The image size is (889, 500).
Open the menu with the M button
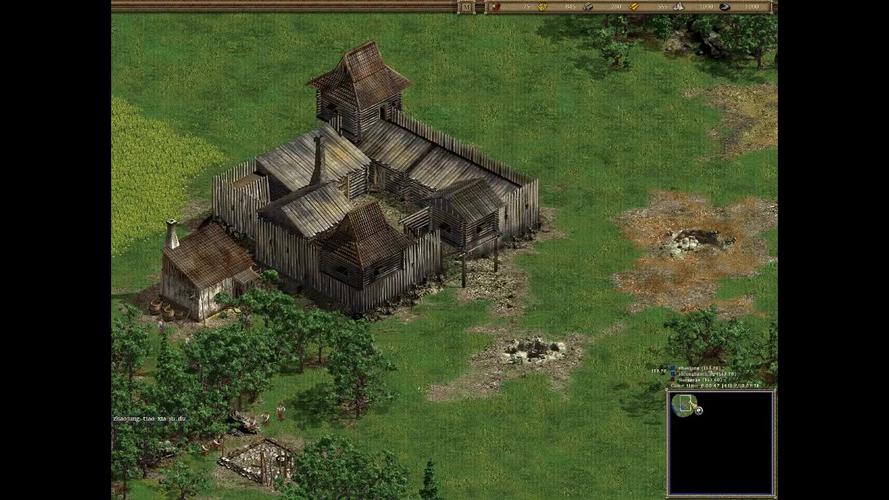pyautogui.click(x=466, y=7)
